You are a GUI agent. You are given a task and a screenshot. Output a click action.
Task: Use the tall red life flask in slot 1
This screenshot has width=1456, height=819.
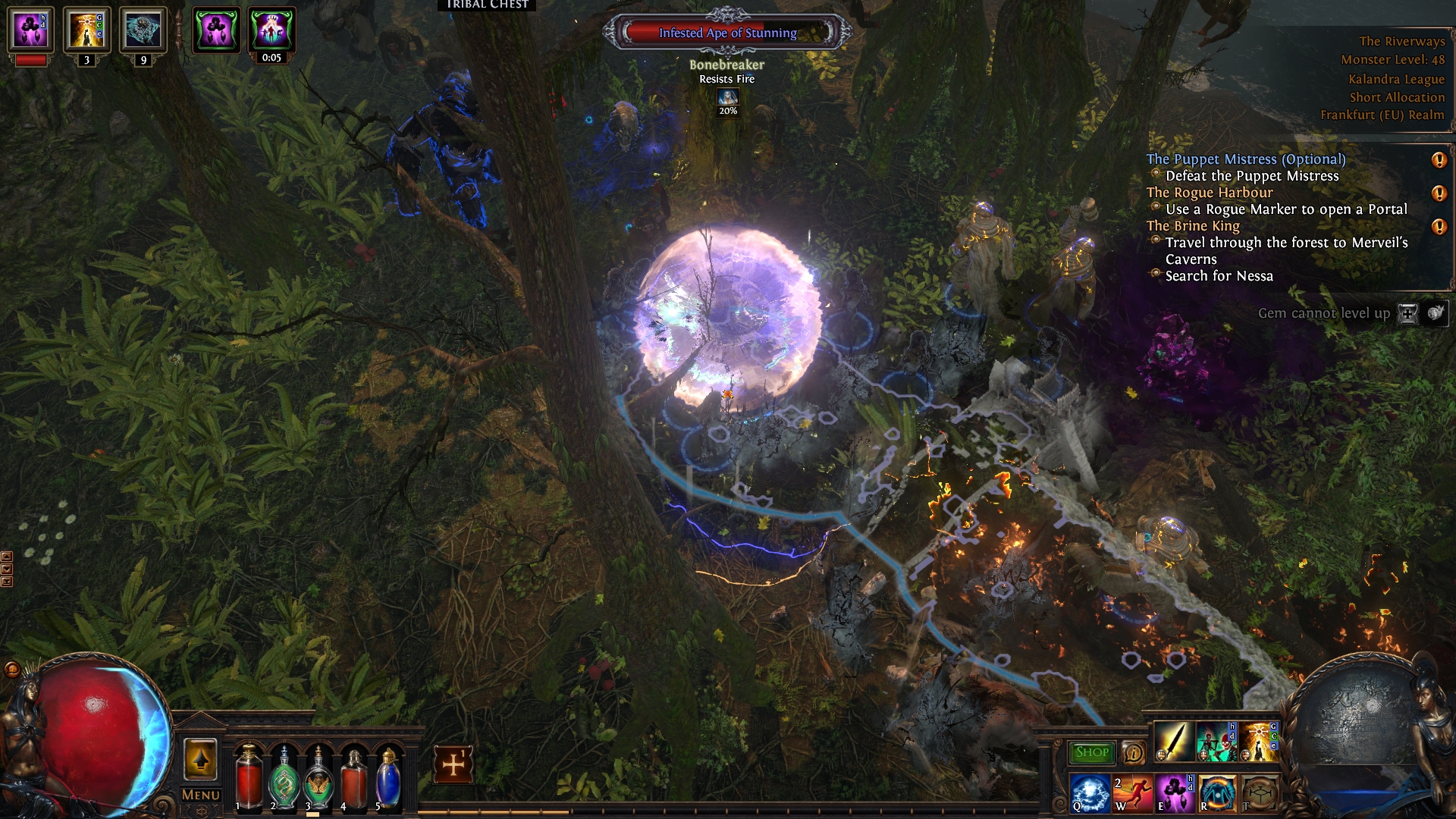[248, 780]
